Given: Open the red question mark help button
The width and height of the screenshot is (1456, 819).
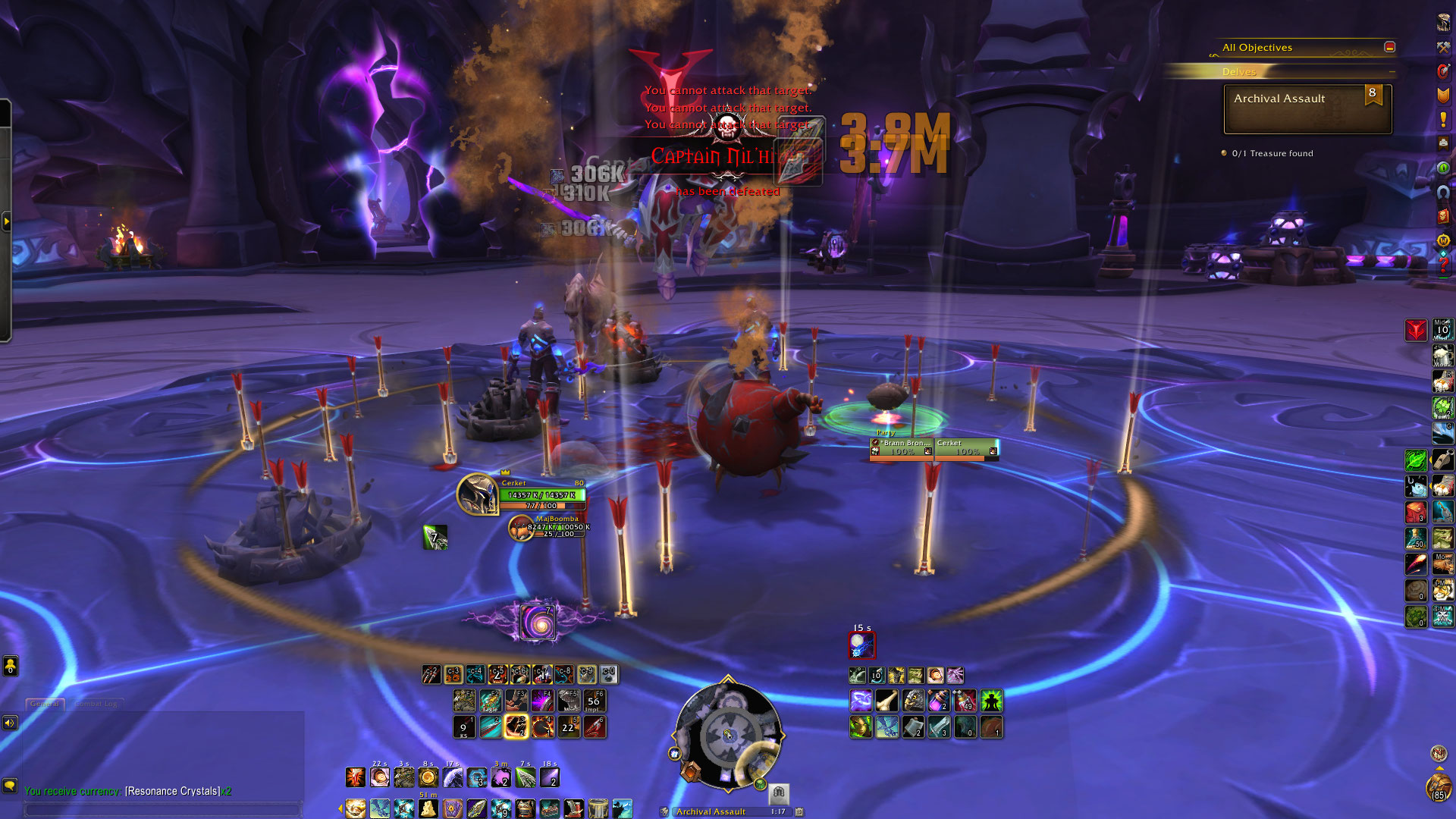Looking at the screenshot, I should tap(1443, 265).
